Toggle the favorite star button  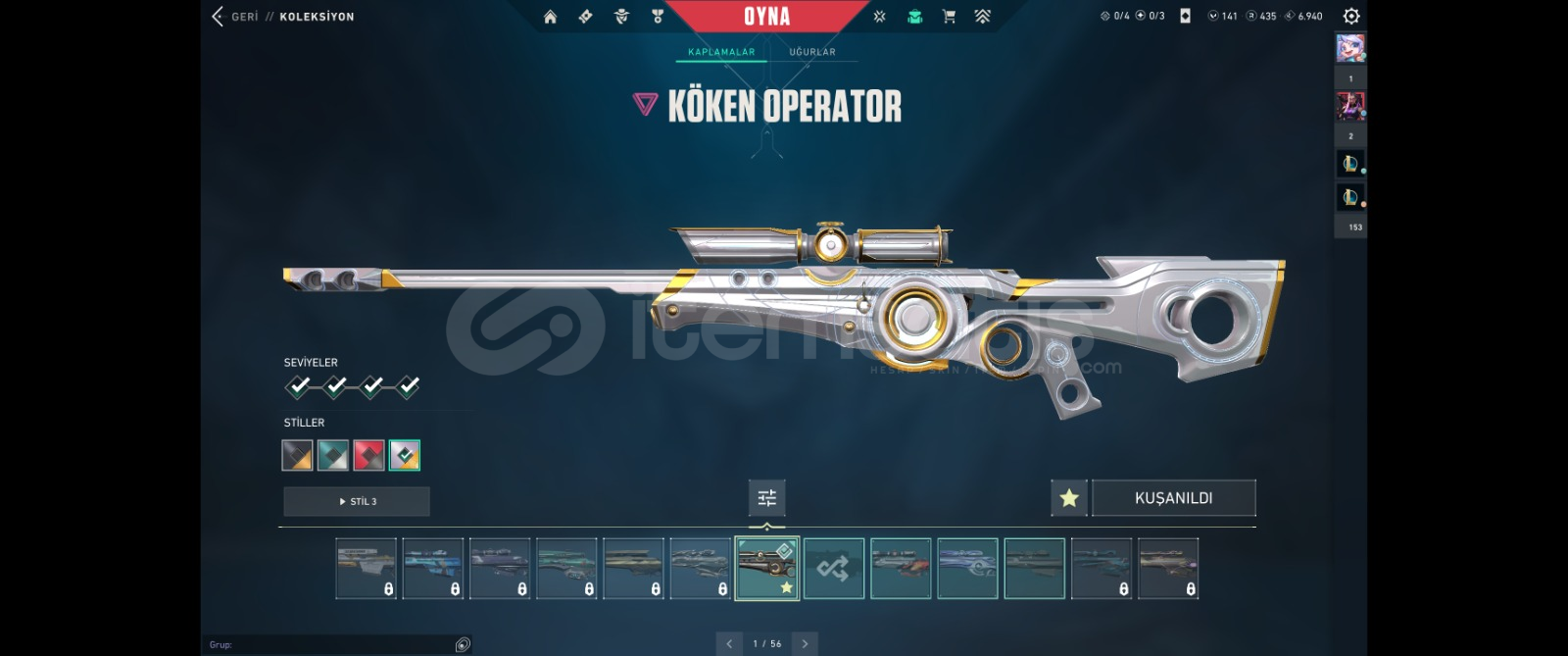point(1069,498)
